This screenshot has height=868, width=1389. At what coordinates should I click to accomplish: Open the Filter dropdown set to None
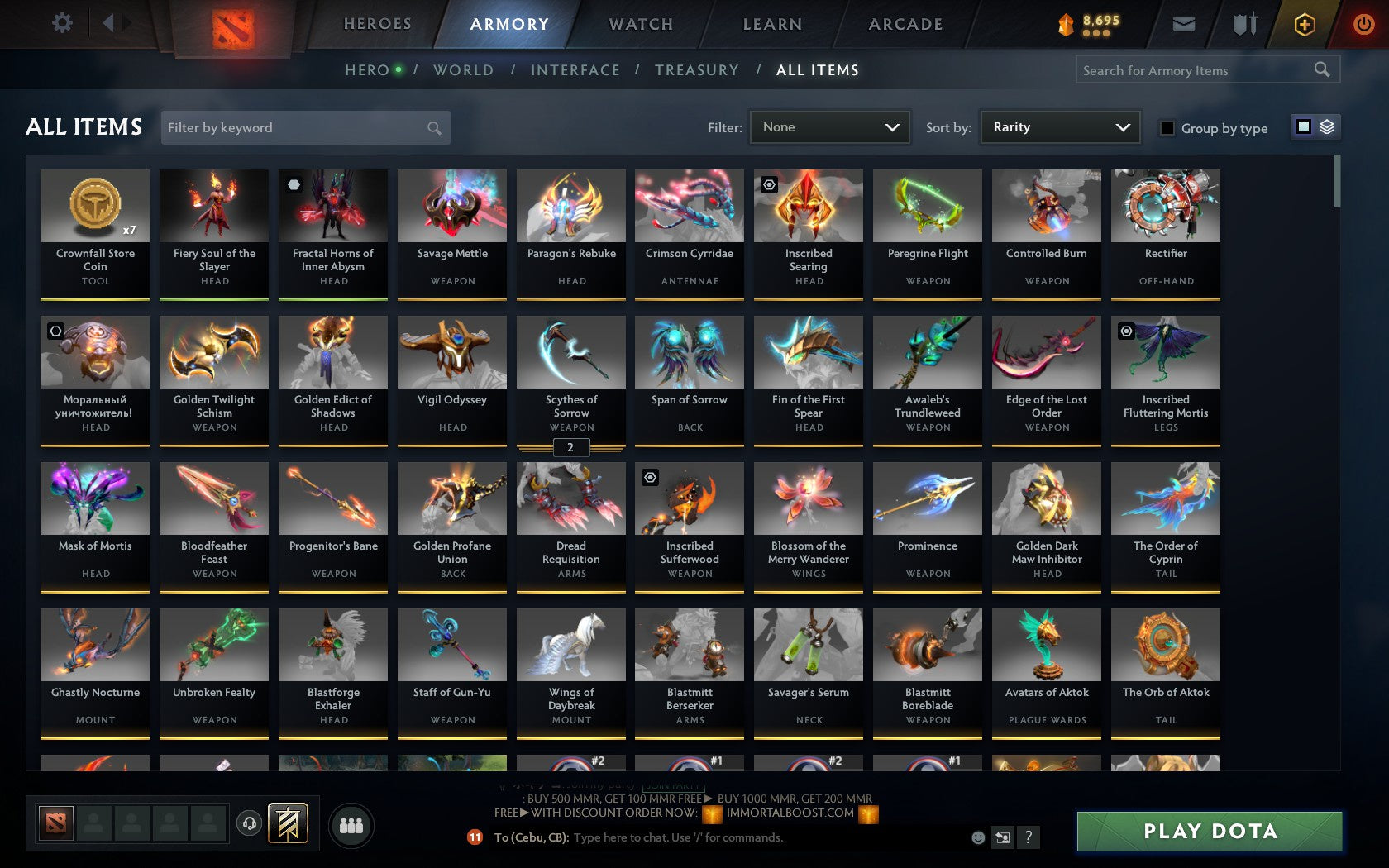tap(829, 127)
